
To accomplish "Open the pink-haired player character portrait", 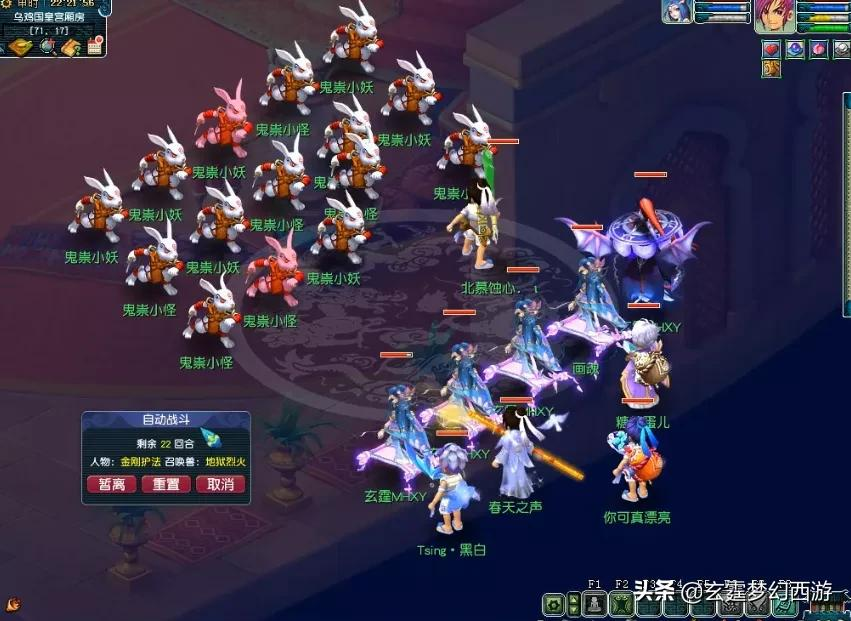I will coord(774,17).
